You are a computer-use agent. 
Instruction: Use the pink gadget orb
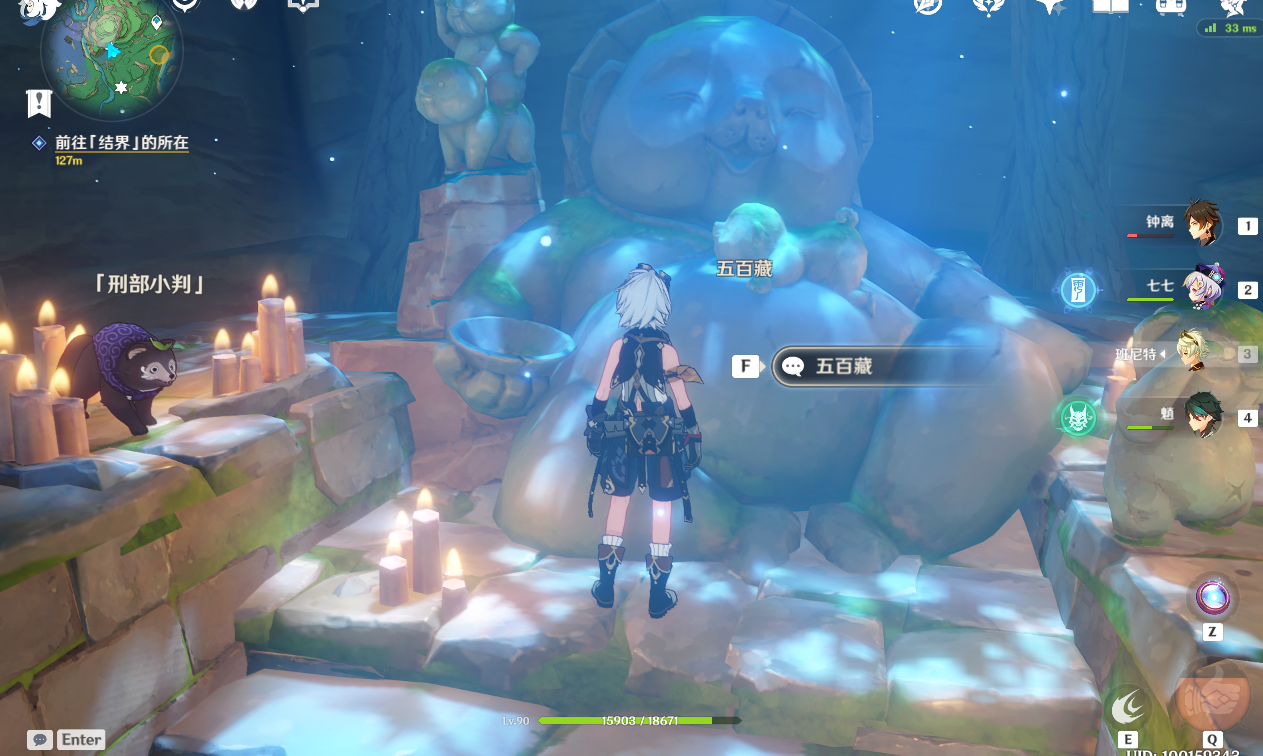point(1211,598)
